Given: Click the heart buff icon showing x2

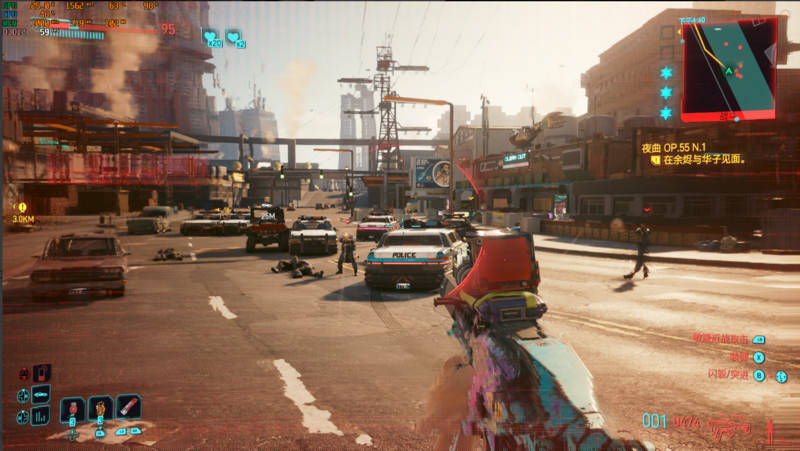Looking at the screenshot, I should [235, 39].
